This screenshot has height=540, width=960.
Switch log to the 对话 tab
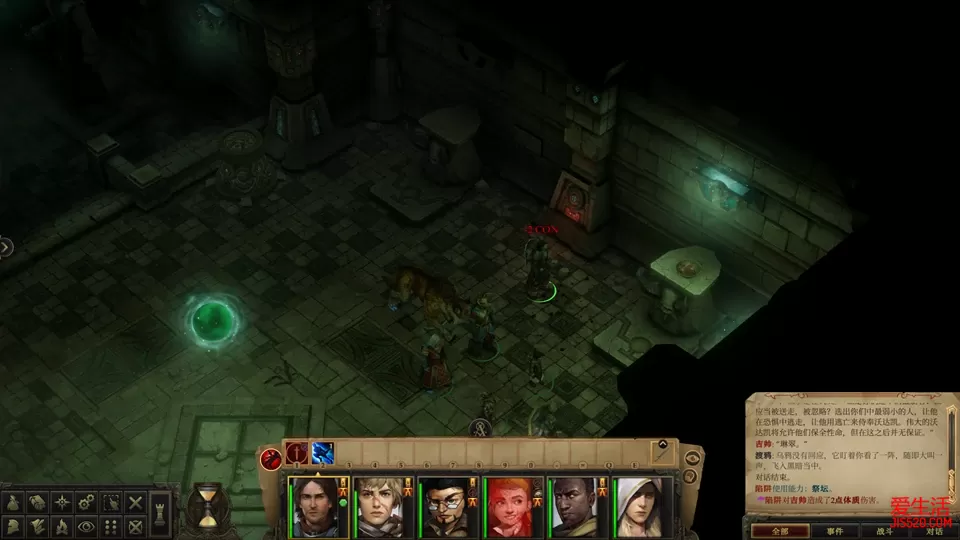934,530
